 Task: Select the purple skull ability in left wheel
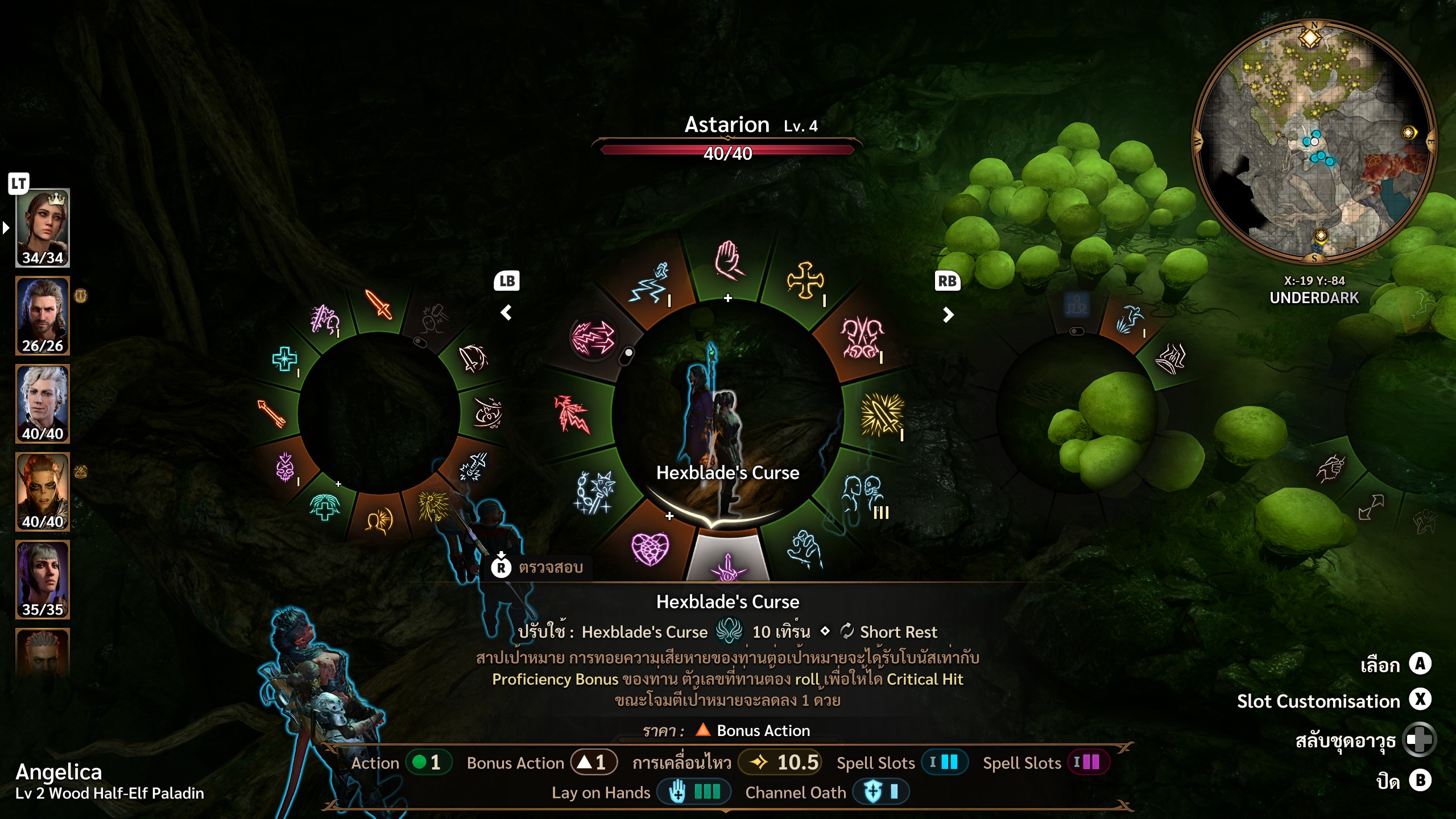tap(285, 468)
